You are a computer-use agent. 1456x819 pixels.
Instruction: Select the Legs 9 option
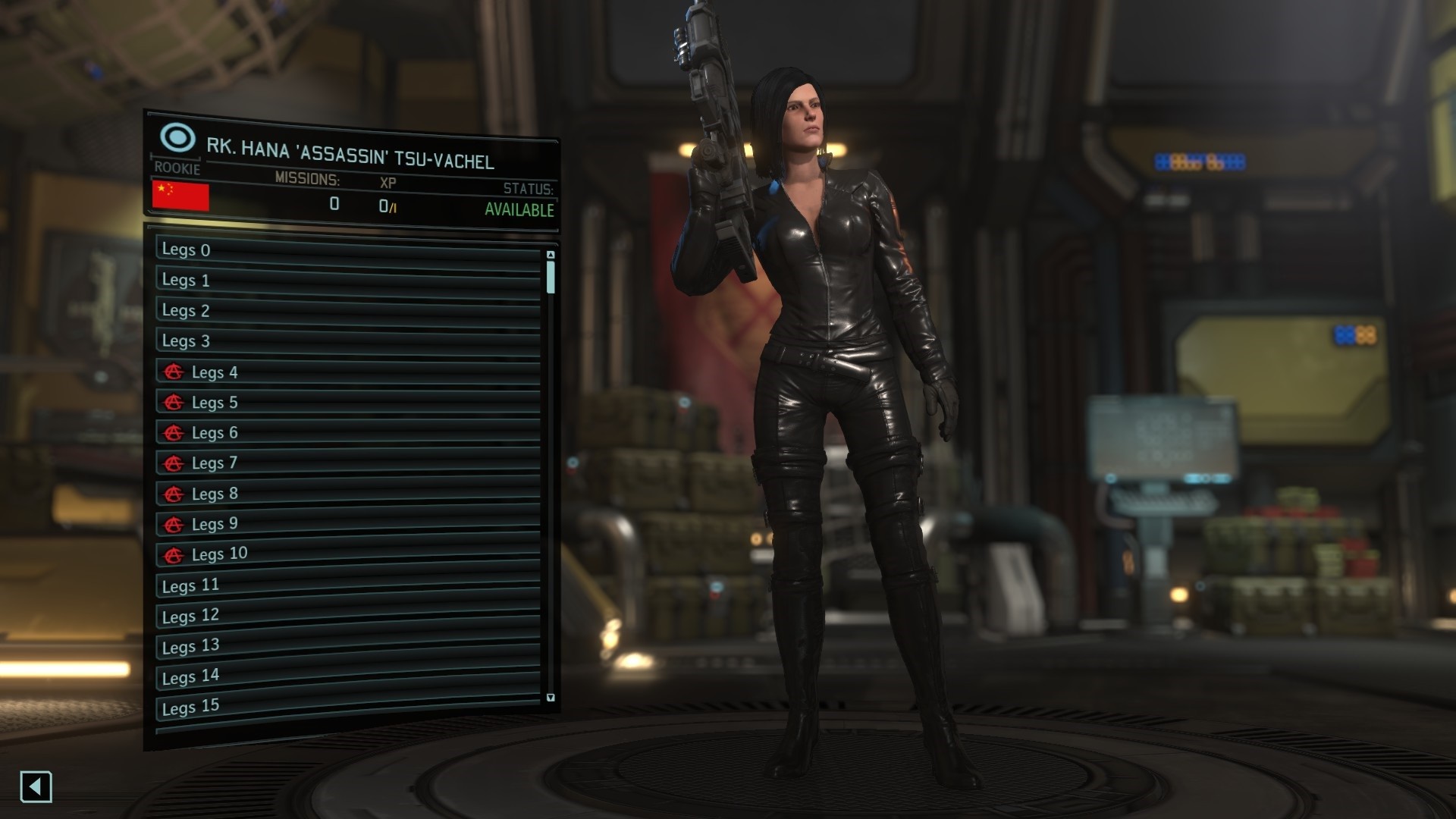click(x=347, y=524)
